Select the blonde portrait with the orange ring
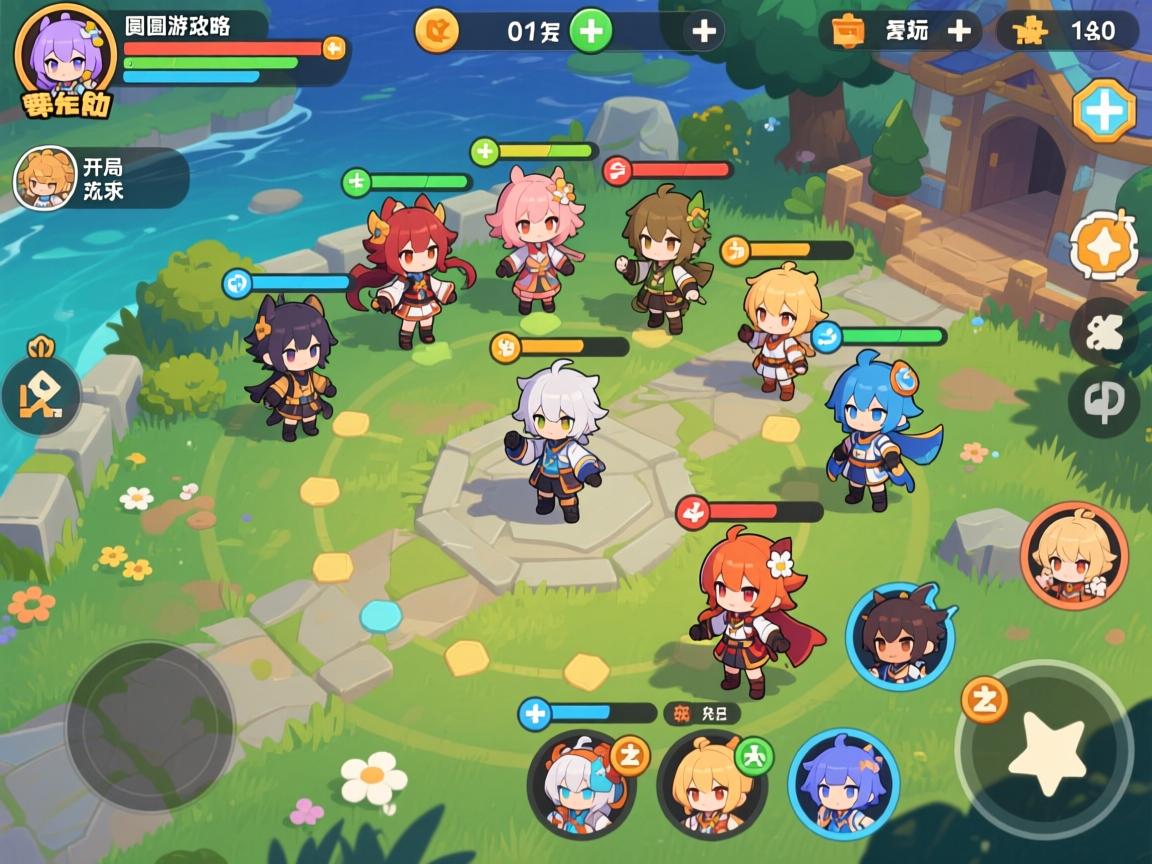 (x=1074, y=555)
